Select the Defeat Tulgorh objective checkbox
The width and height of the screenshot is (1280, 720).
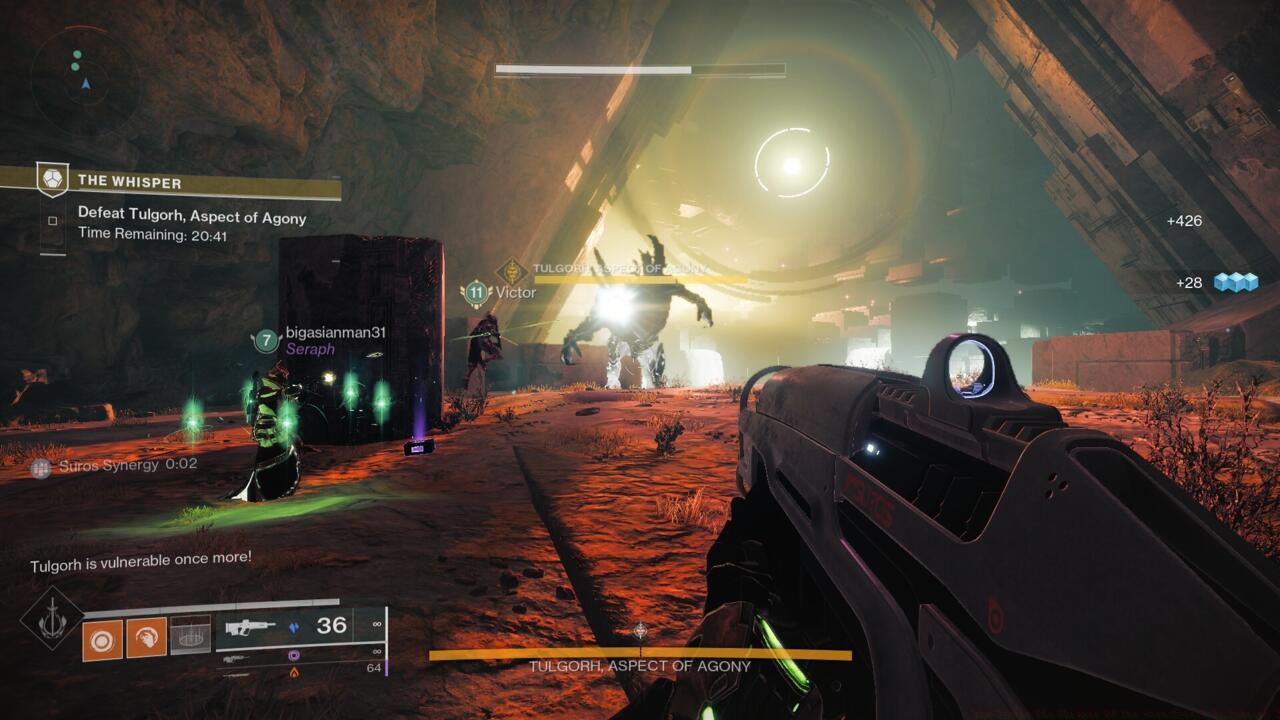pos(54,220)
